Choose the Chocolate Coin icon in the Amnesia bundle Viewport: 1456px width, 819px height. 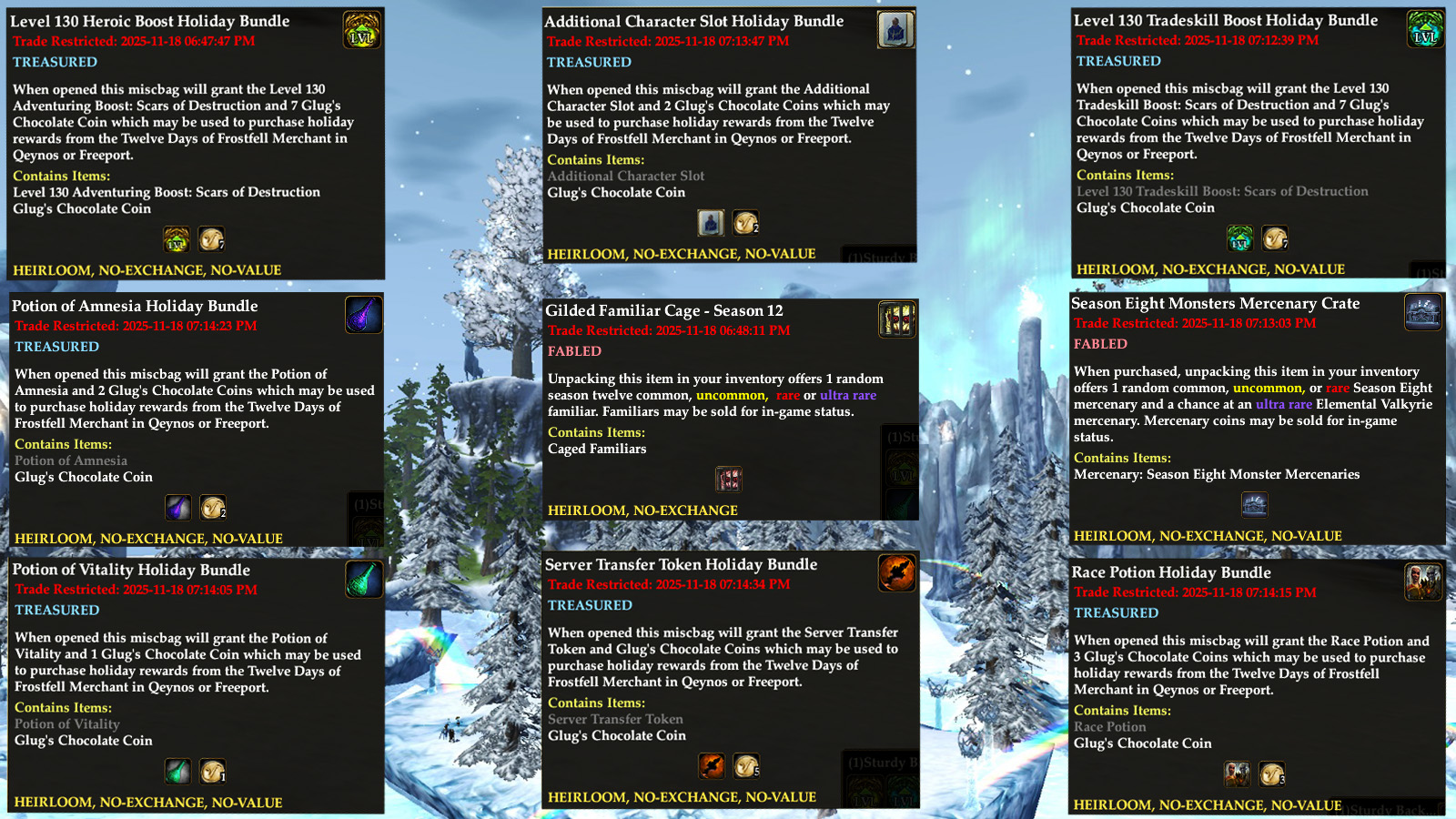213,508
